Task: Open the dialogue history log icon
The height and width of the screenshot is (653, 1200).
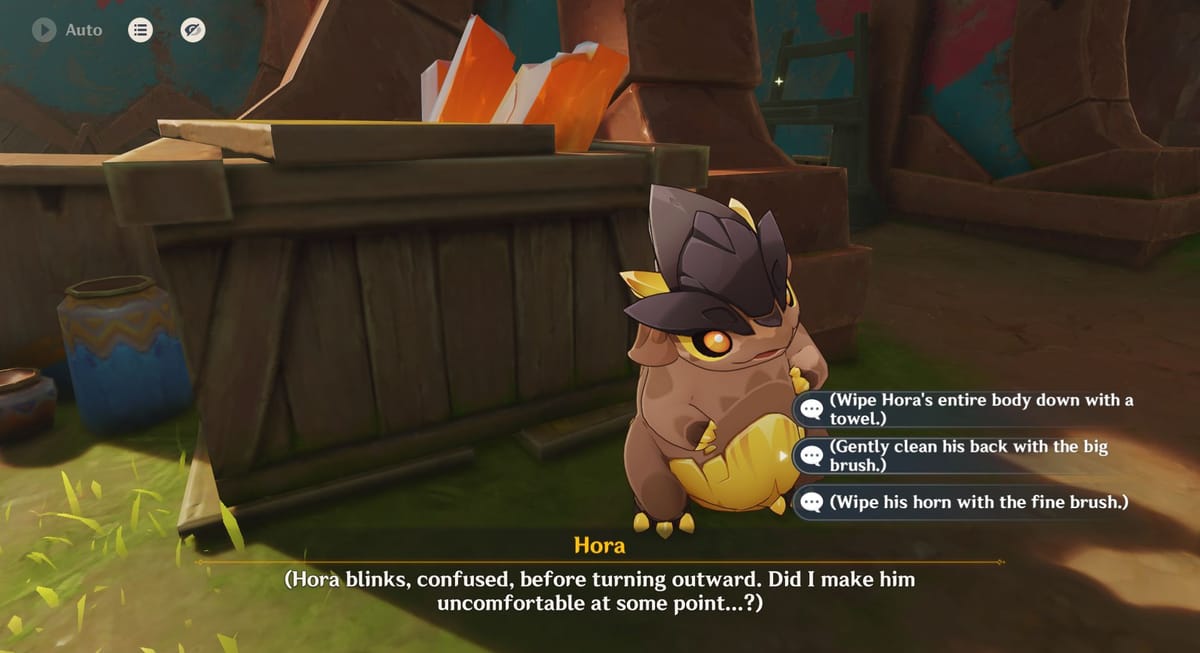Action: pyautogui.click(x=140, y=30)
